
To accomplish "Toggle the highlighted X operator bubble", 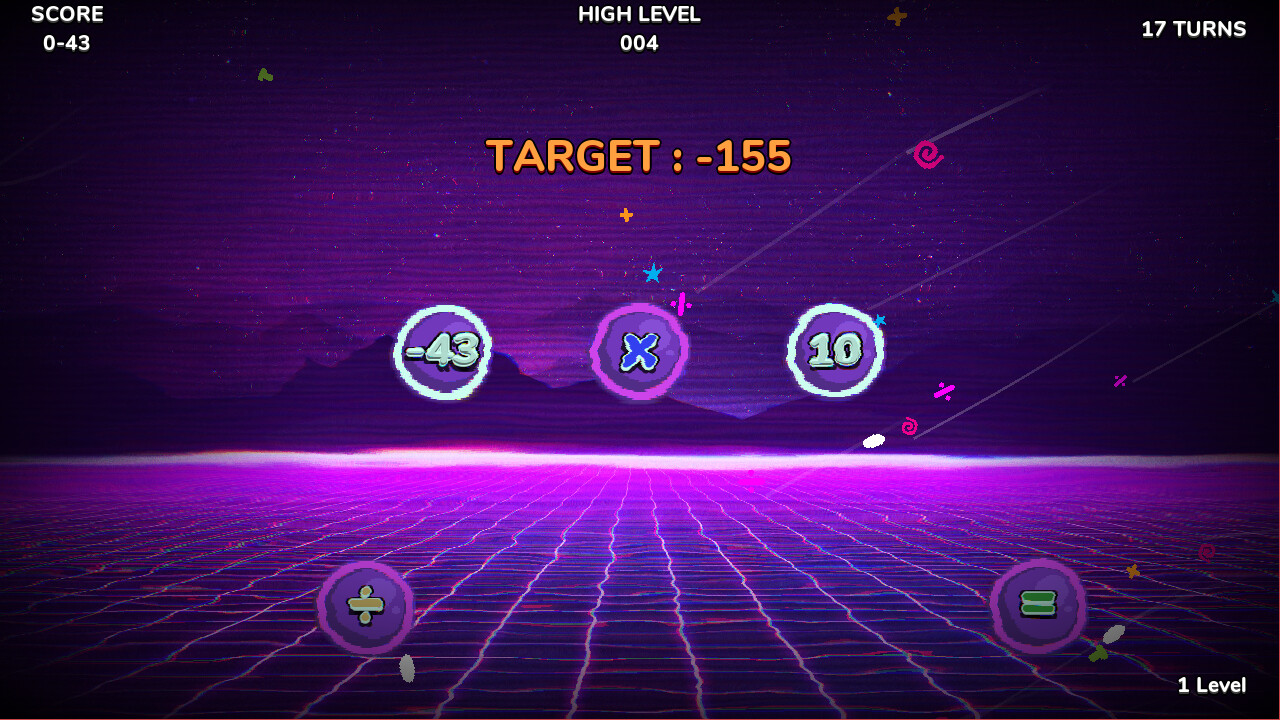I will 640,350.
